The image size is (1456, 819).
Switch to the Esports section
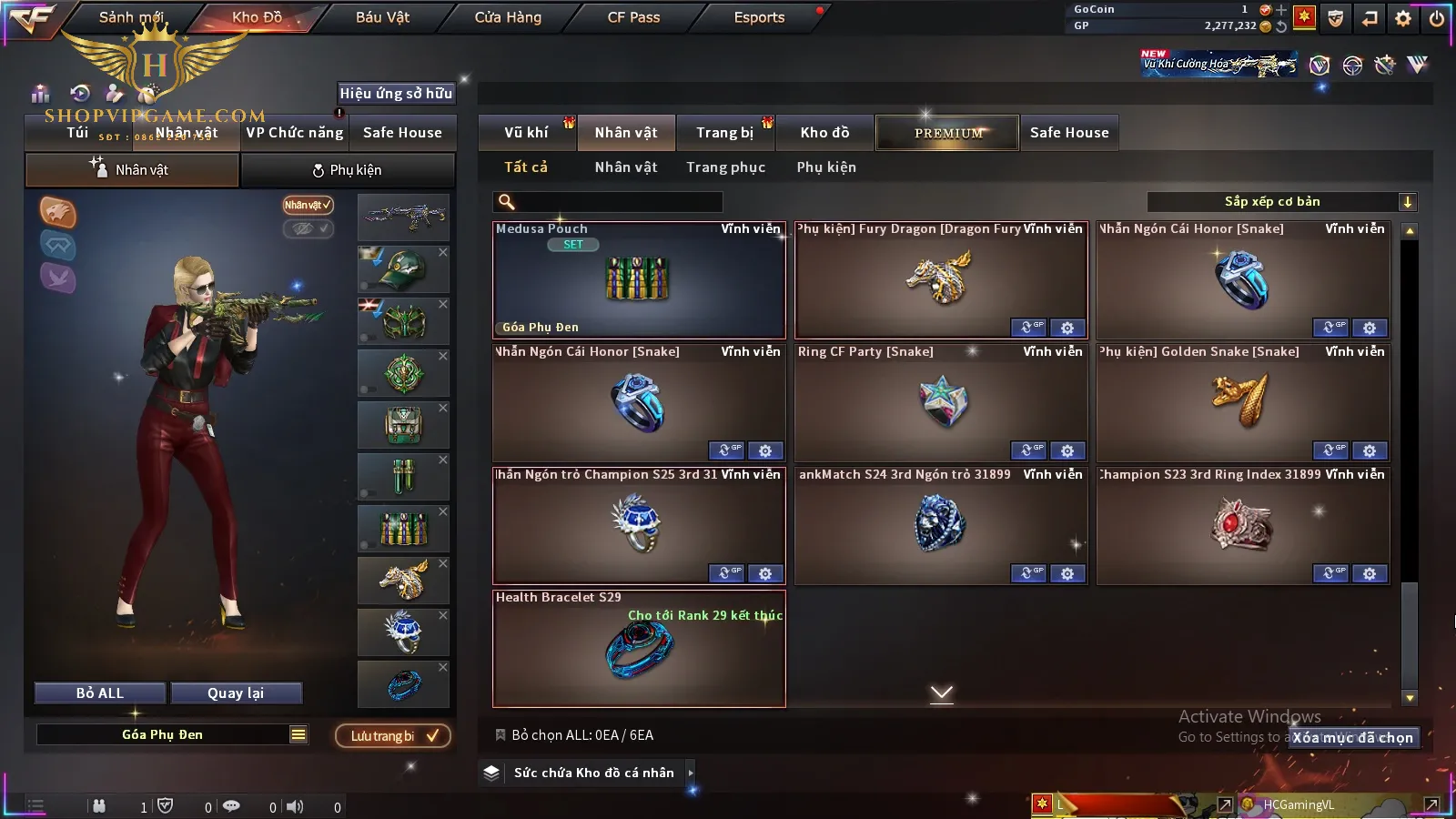point(759,17)
